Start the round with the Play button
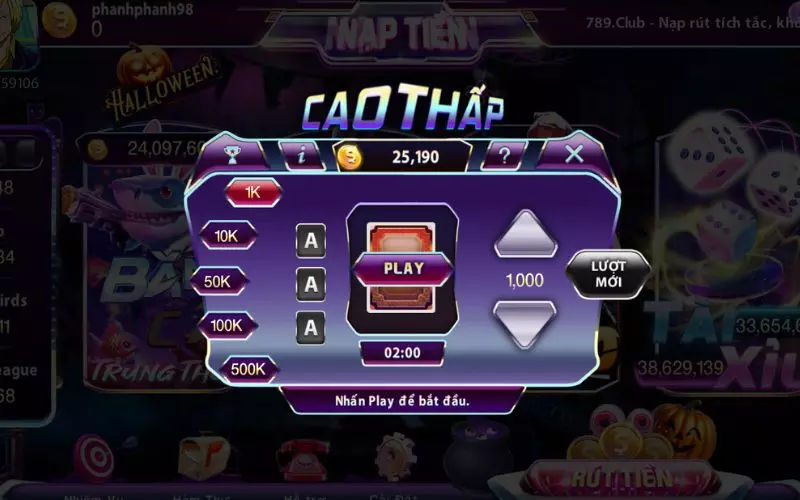This screenshot has width=800, height=500. [x=403, y=268]
